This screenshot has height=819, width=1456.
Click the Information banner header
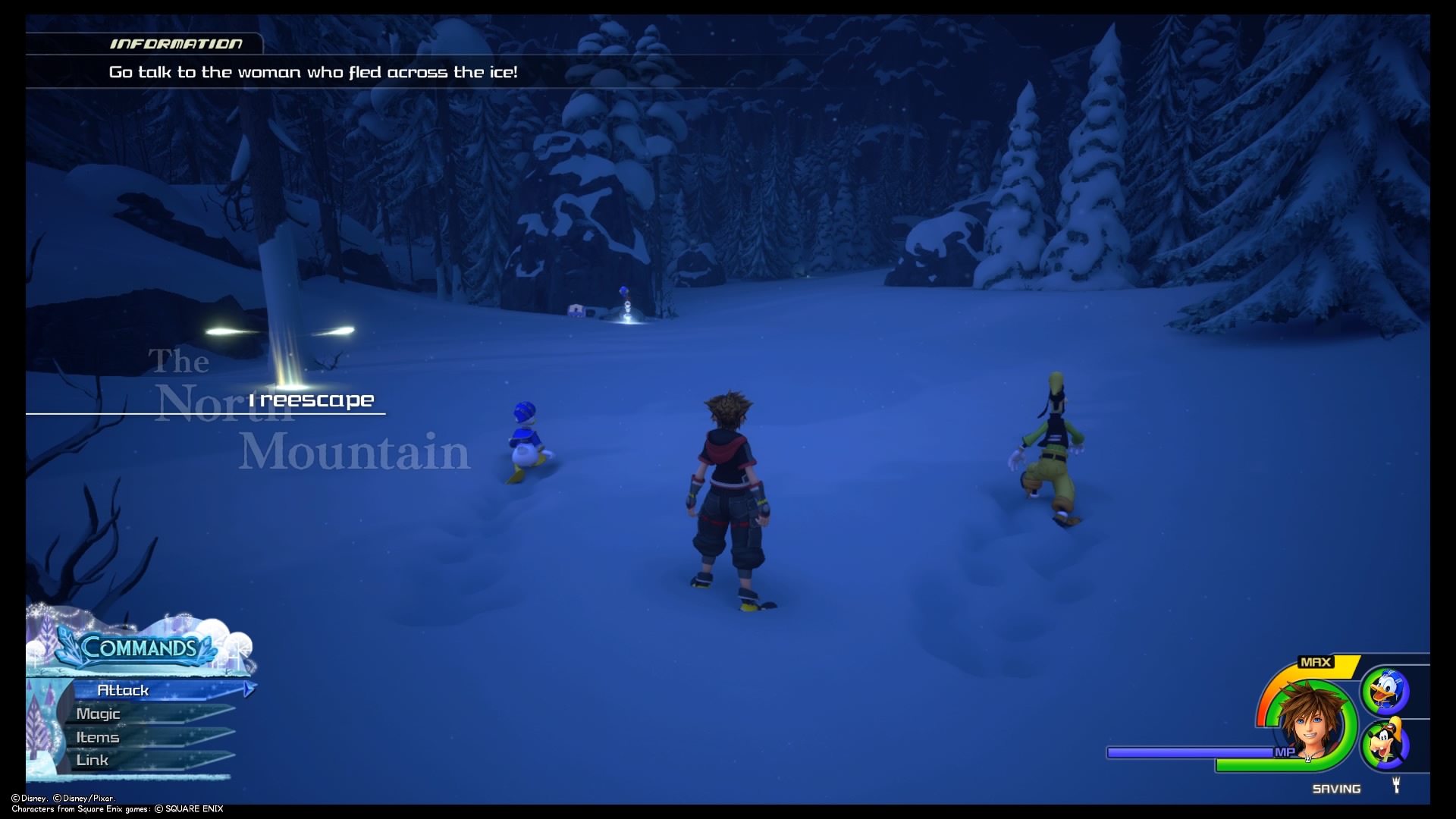pyautogui.click(x=176, y=43)
